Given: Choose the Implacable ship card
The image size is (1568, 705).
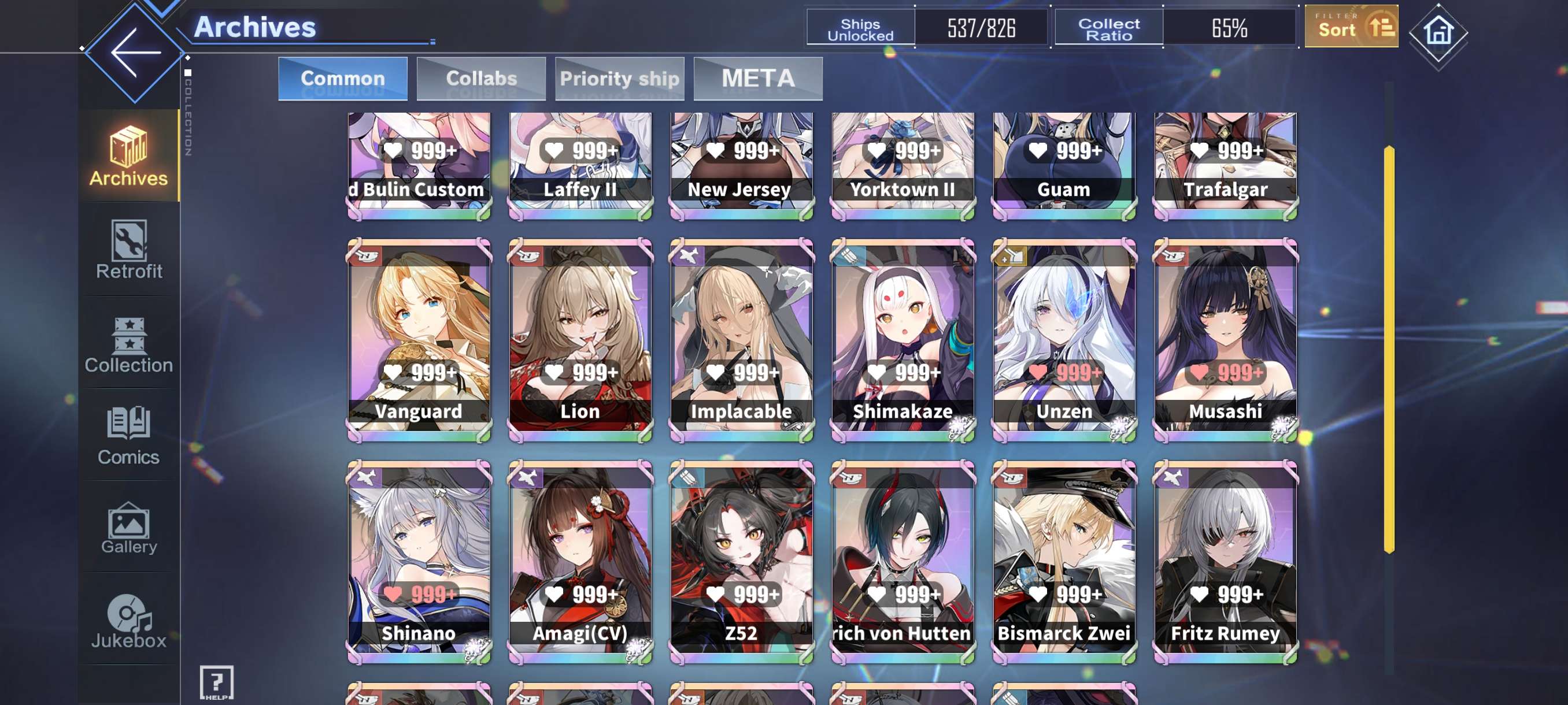Looking at the screenshot, I should click(x=741, y=339).
